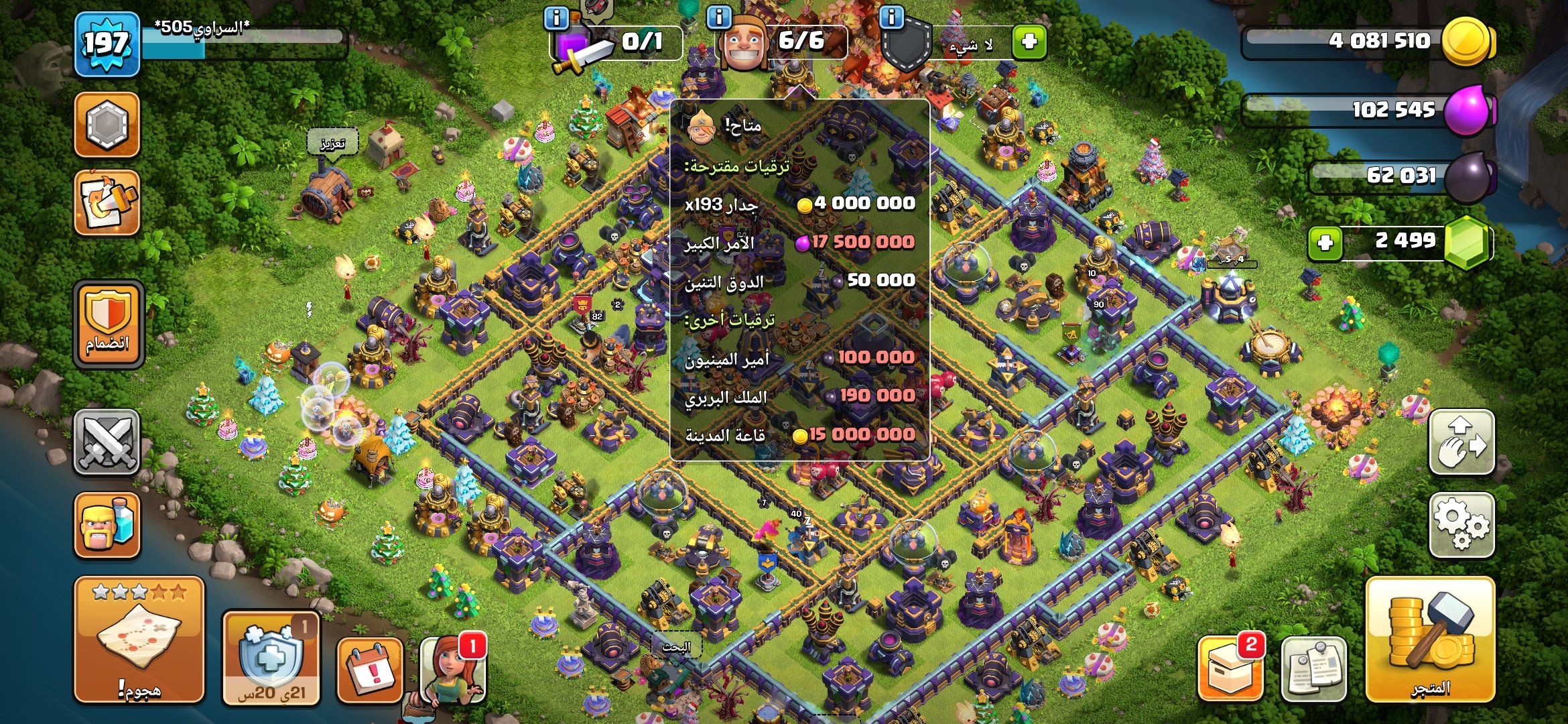Select the 193 walls upgrade row
This screenshot has width=1568, height=724.
coord(799,204)
